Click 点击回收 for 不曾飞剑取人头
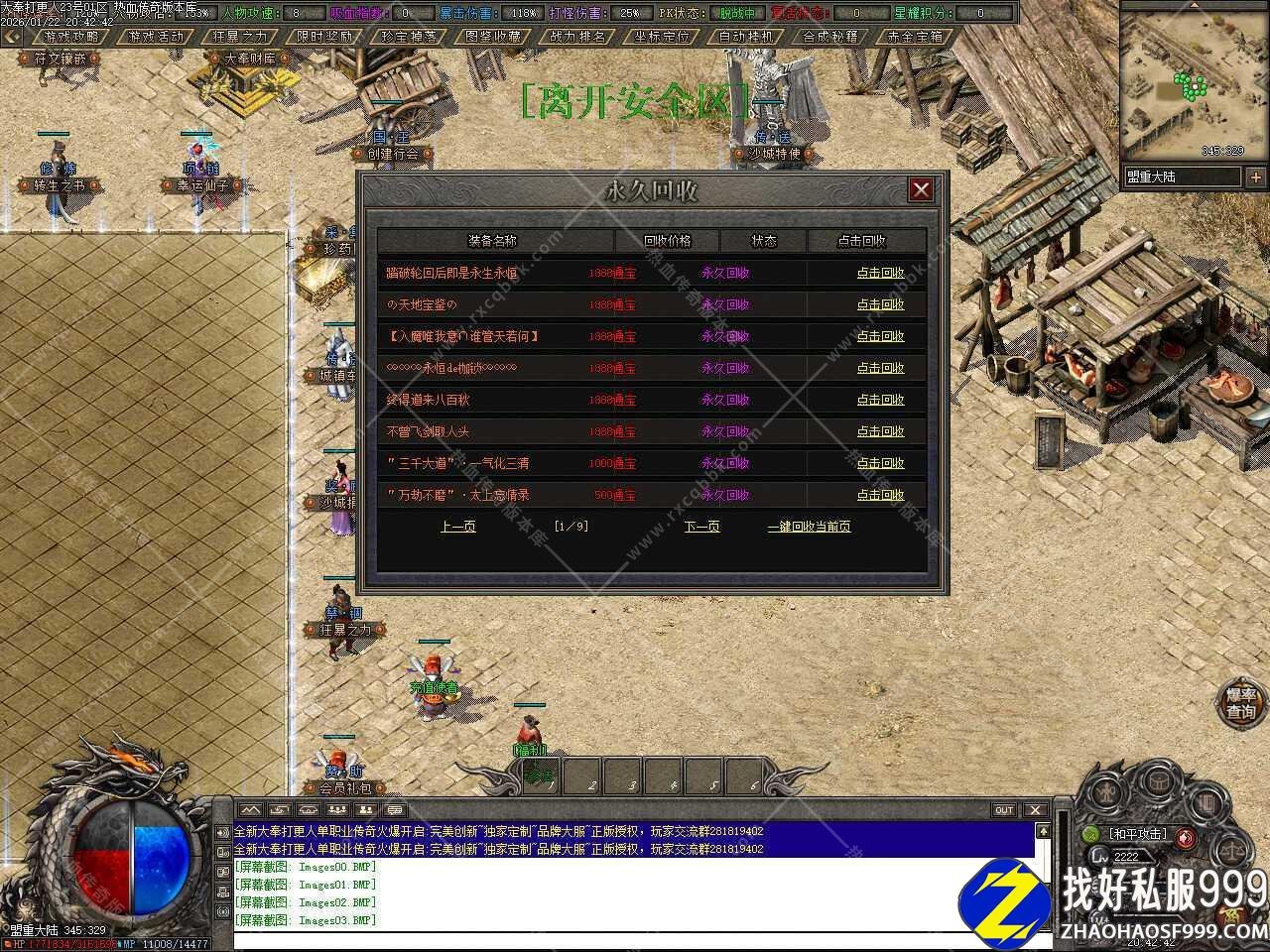 pyautogui.click(x=880, y=431)
